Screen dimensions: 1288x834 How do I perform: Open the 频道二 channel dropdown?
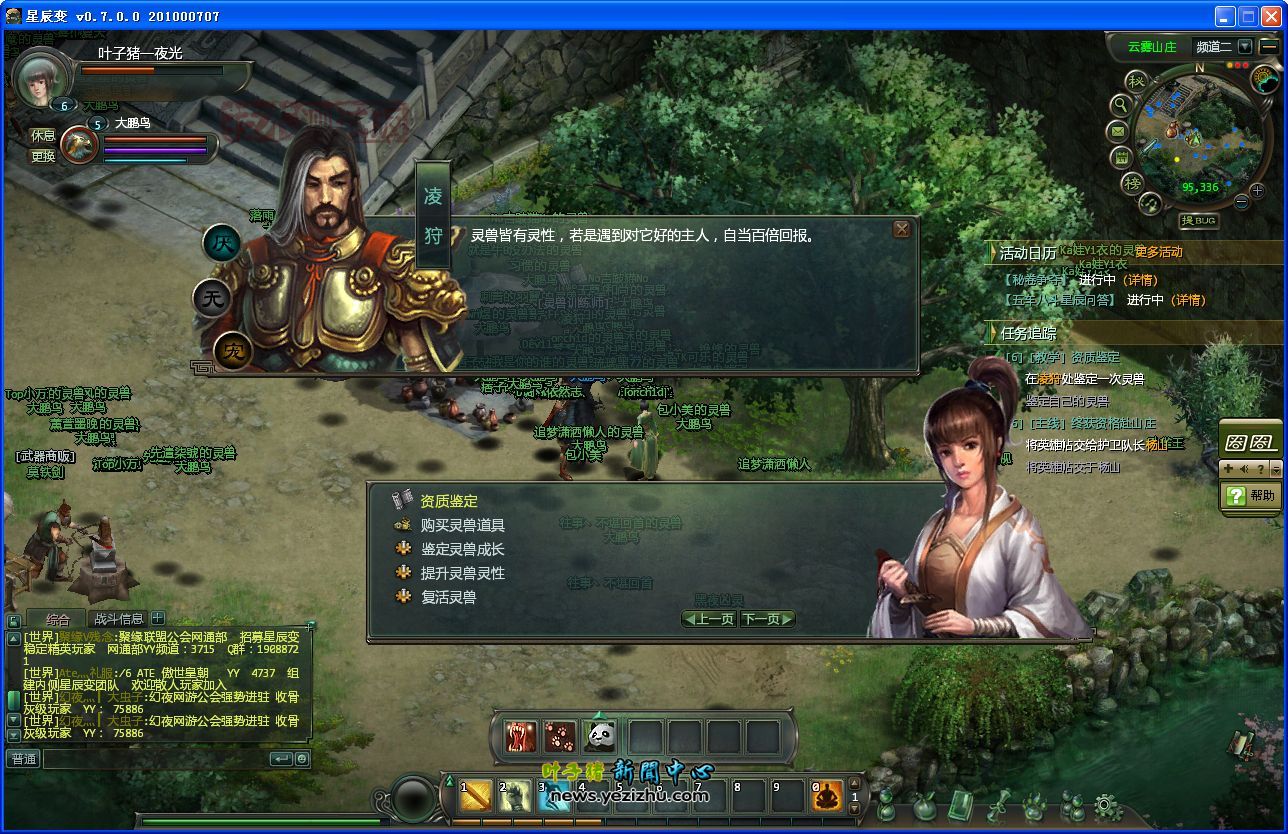[1244, 46]
